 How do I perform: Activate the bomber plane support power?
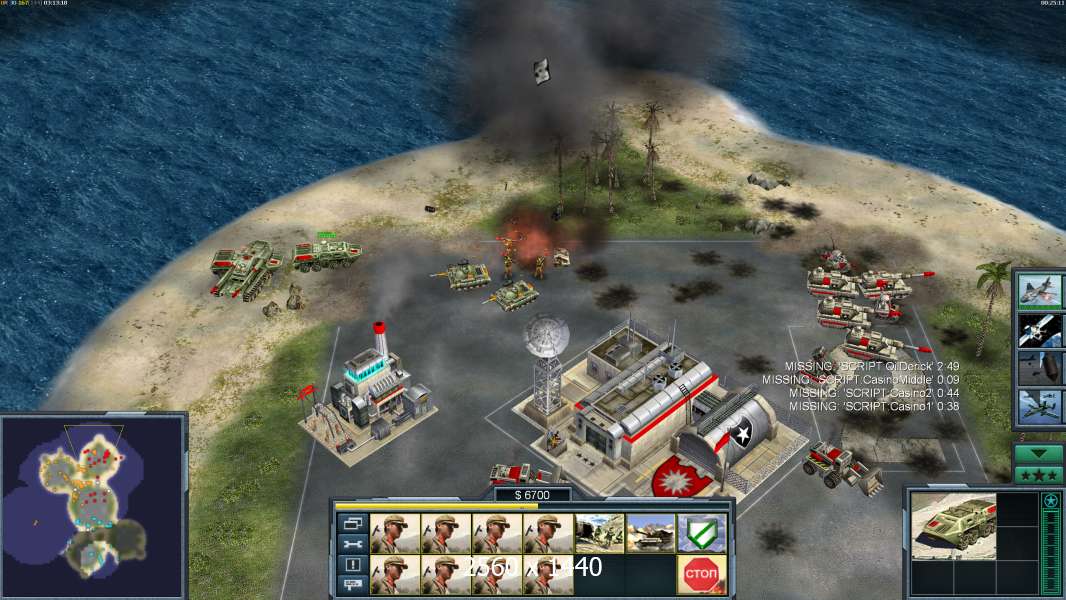pos(1040,407)
